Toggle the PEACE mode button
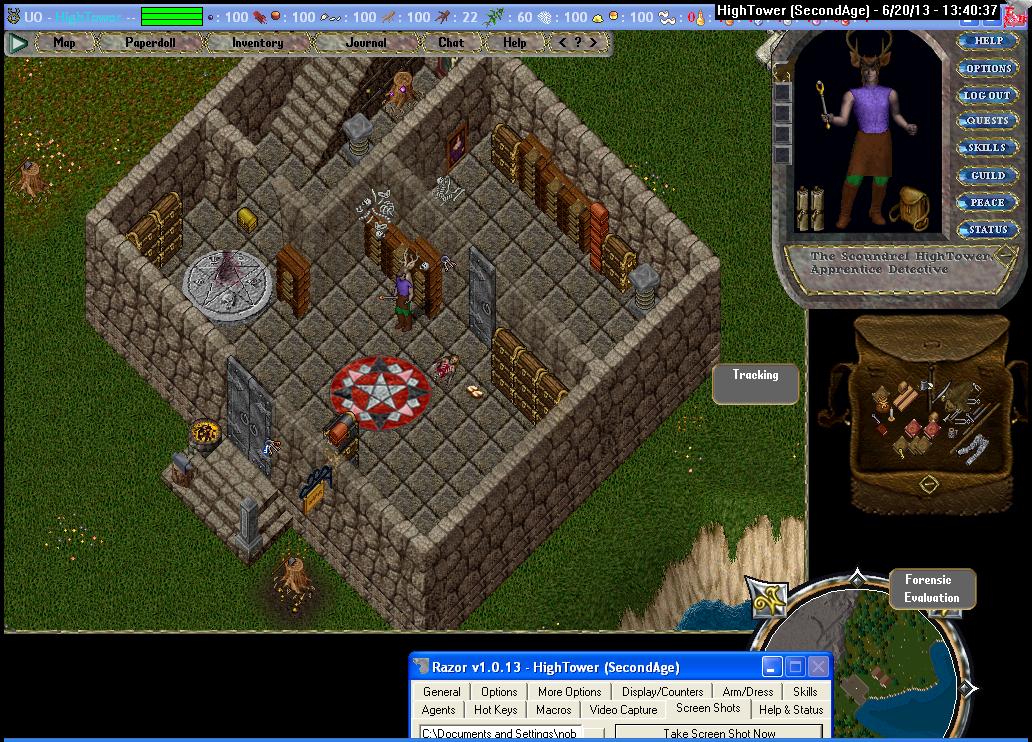 (x=987, y=202)
